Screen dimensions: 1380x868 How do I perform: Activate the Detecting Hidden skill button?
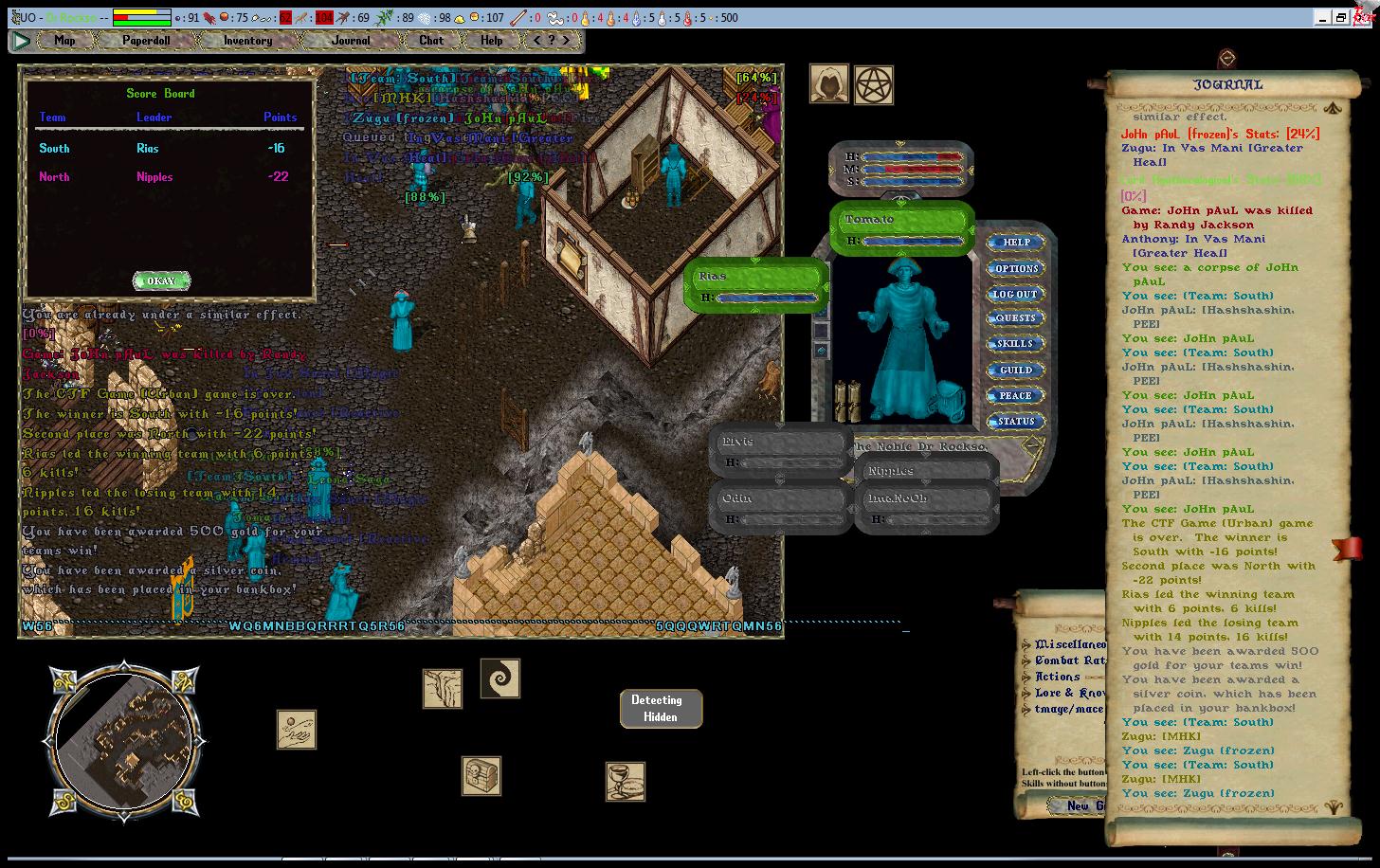coord(661,709)
